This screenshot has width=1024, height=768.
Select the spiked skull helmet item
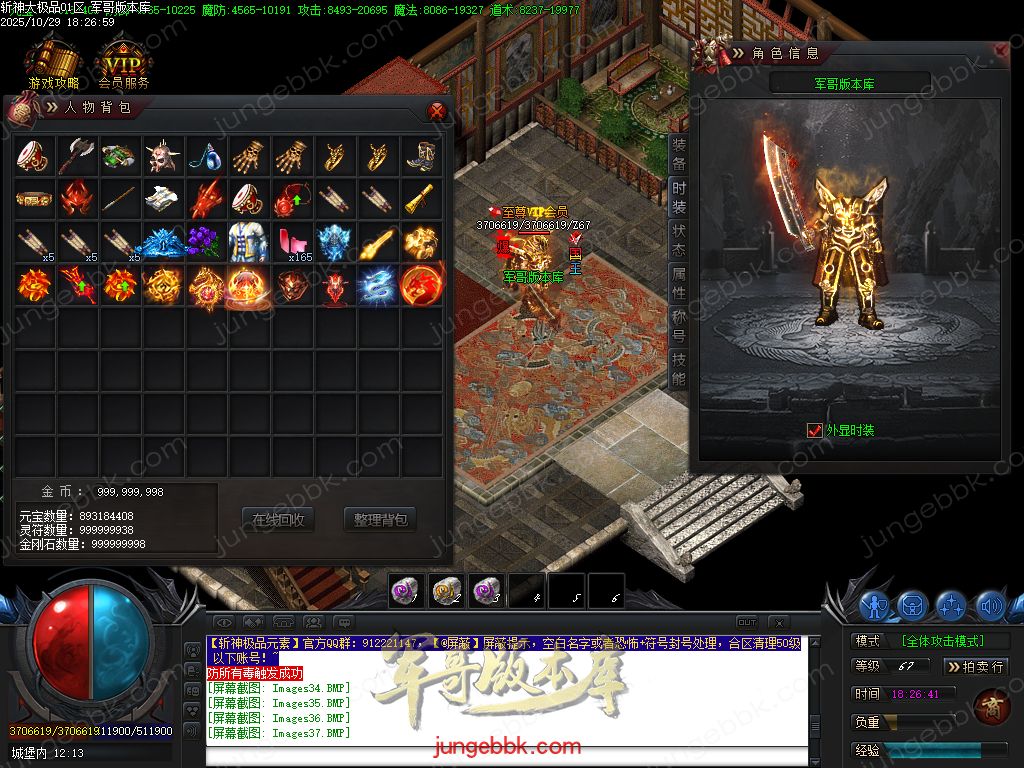click(x=163, y=156)
